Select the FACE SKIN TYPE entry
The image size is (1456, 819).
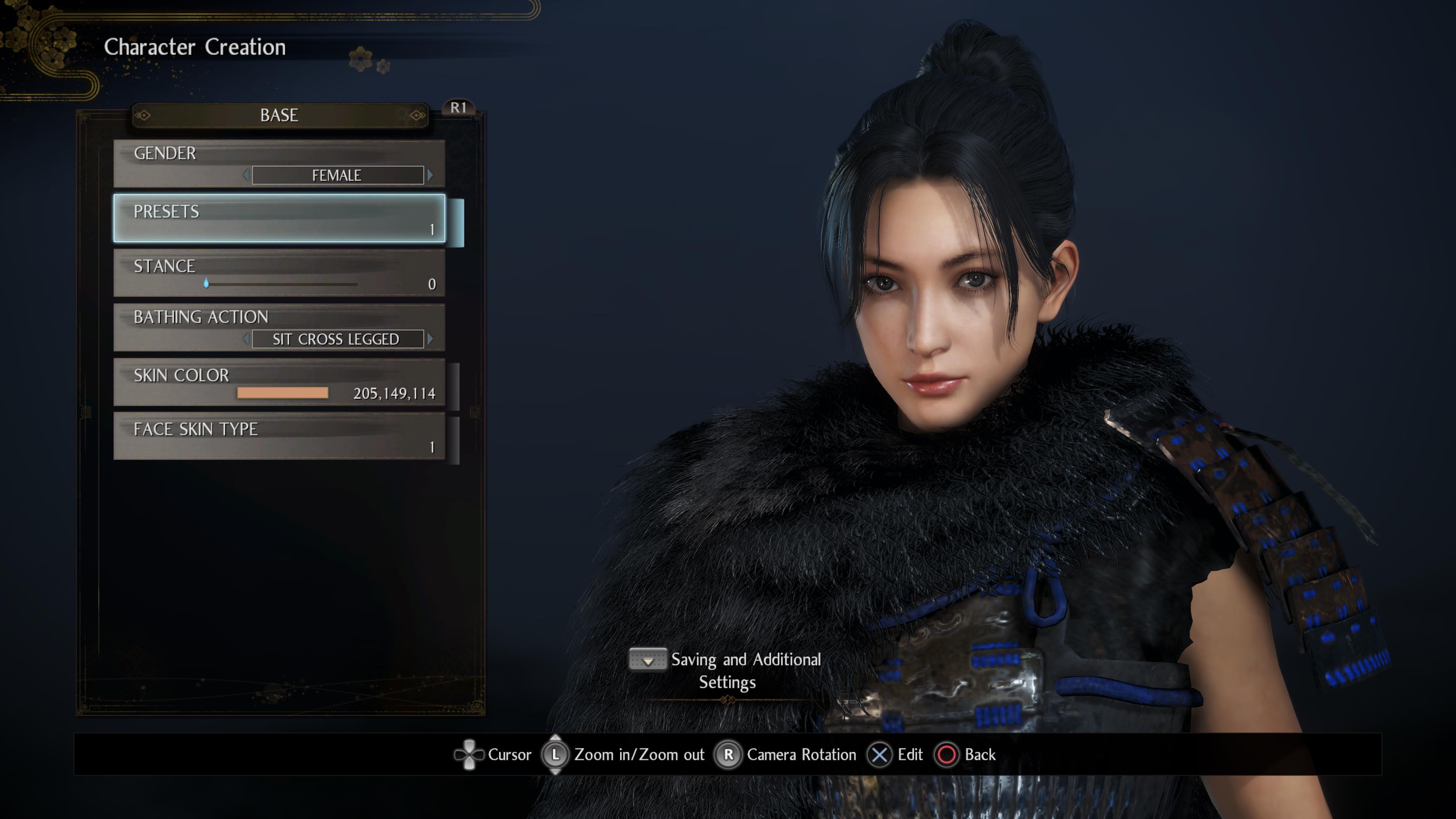(x=279, y=436)
